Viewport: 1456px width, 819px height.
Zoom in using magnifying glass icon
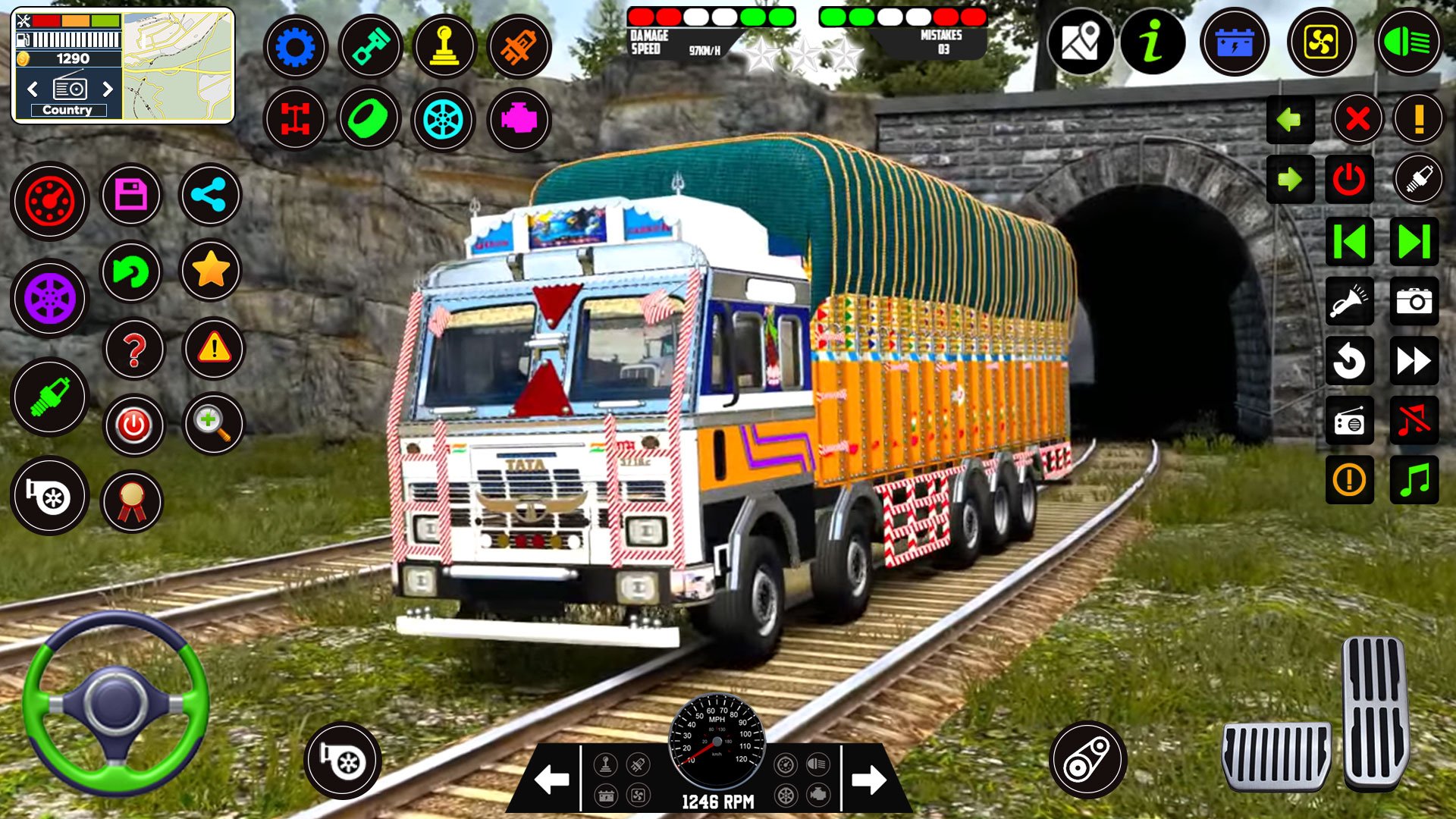213,424
